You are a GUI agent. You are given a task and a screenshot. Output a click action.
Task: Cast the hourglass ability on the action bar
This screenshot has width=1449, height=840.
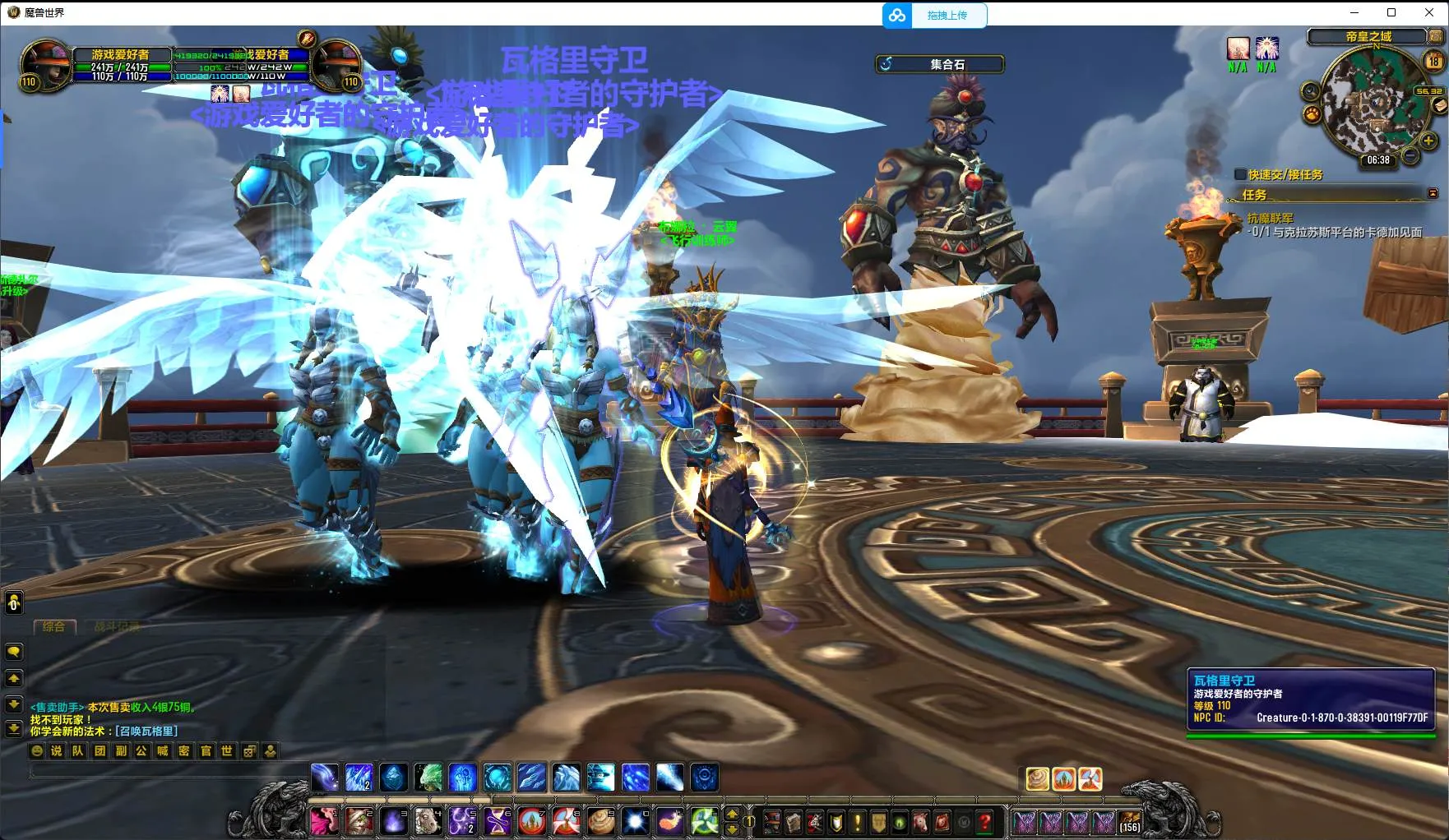(497, 821)
